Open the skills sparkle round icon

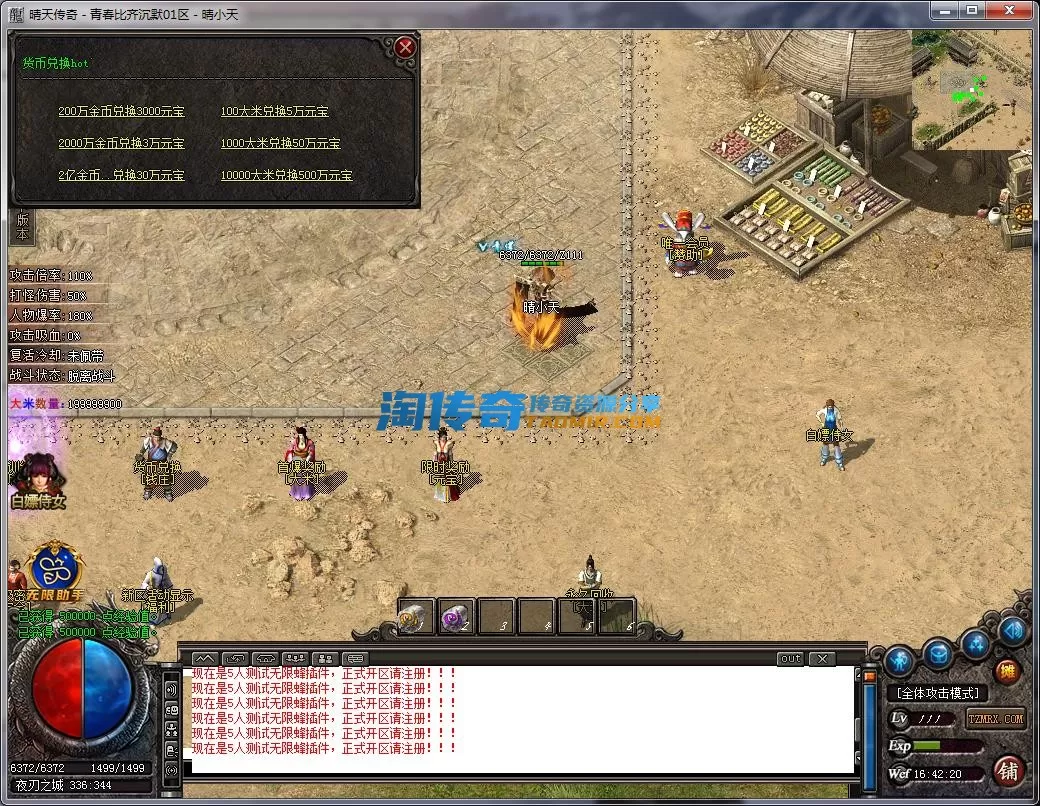(x=976, y=645)
